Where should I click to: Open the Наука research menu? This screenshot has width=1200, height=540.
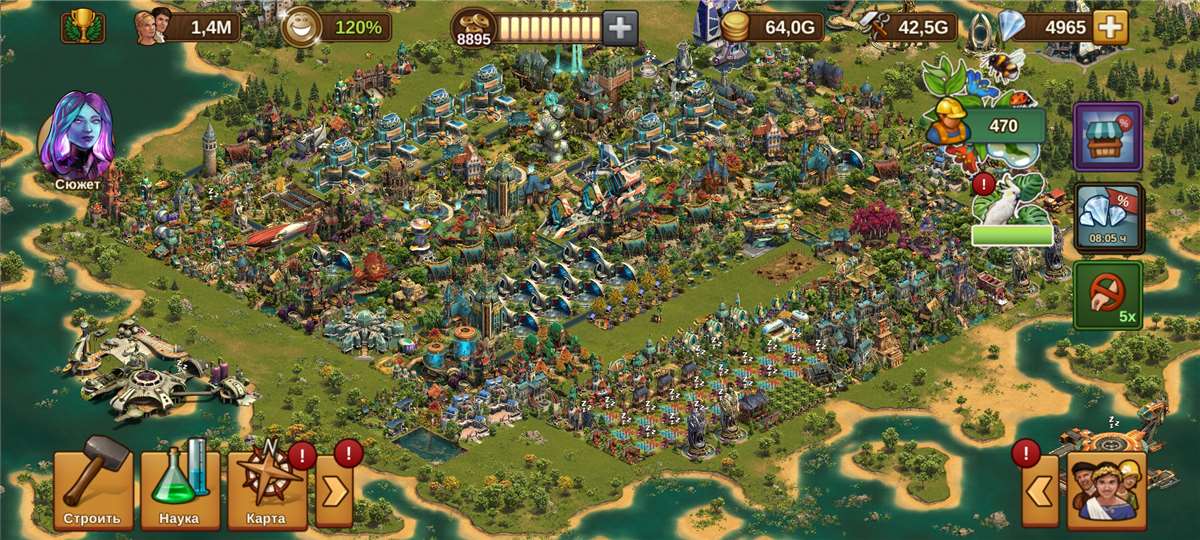tap(179, 489)
